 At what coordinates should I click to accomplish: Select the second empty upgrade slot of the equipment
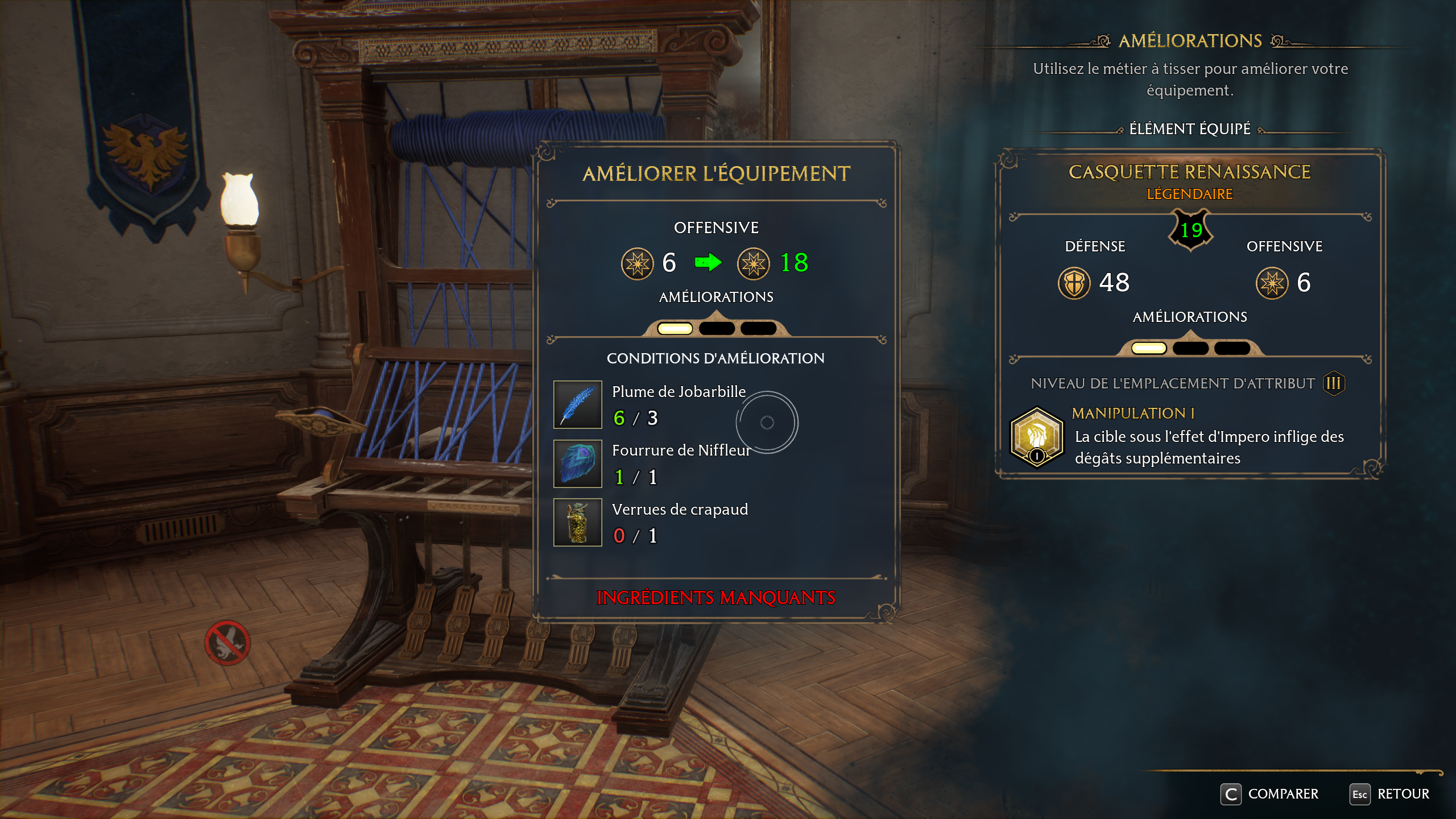pyautogui.click(x=717, y=328)
